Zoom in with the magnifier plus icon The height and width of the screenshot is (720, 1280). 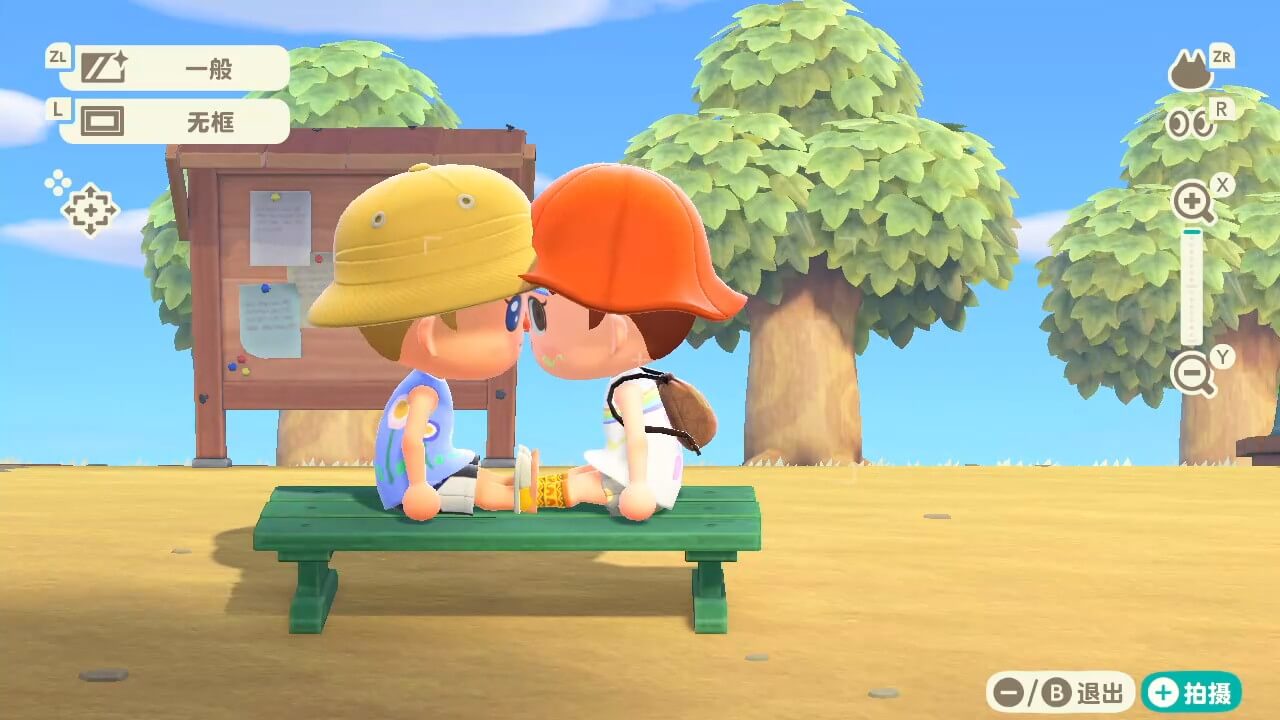pos(1193,204)
